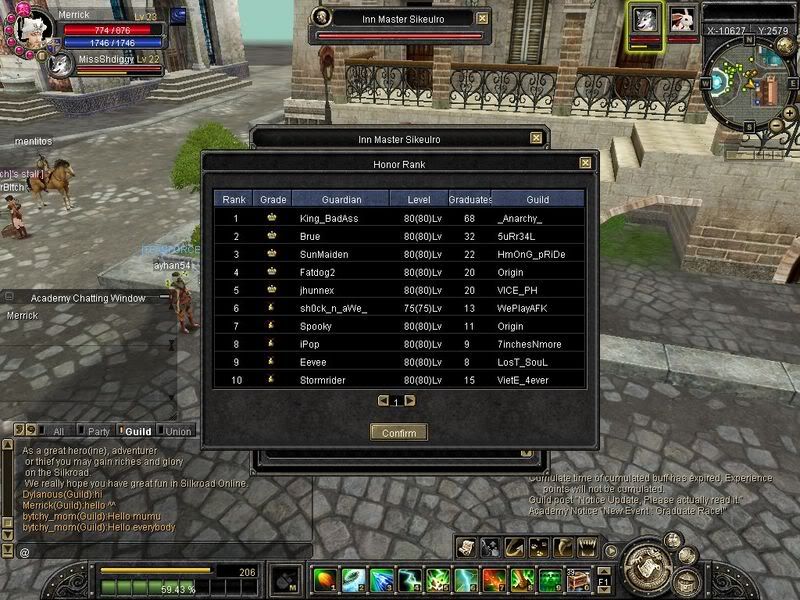The height and width of the screenshot is (600, 800).
Task: Close the Inn Master Sikeulro dialog
Action: tap(536, 139)
